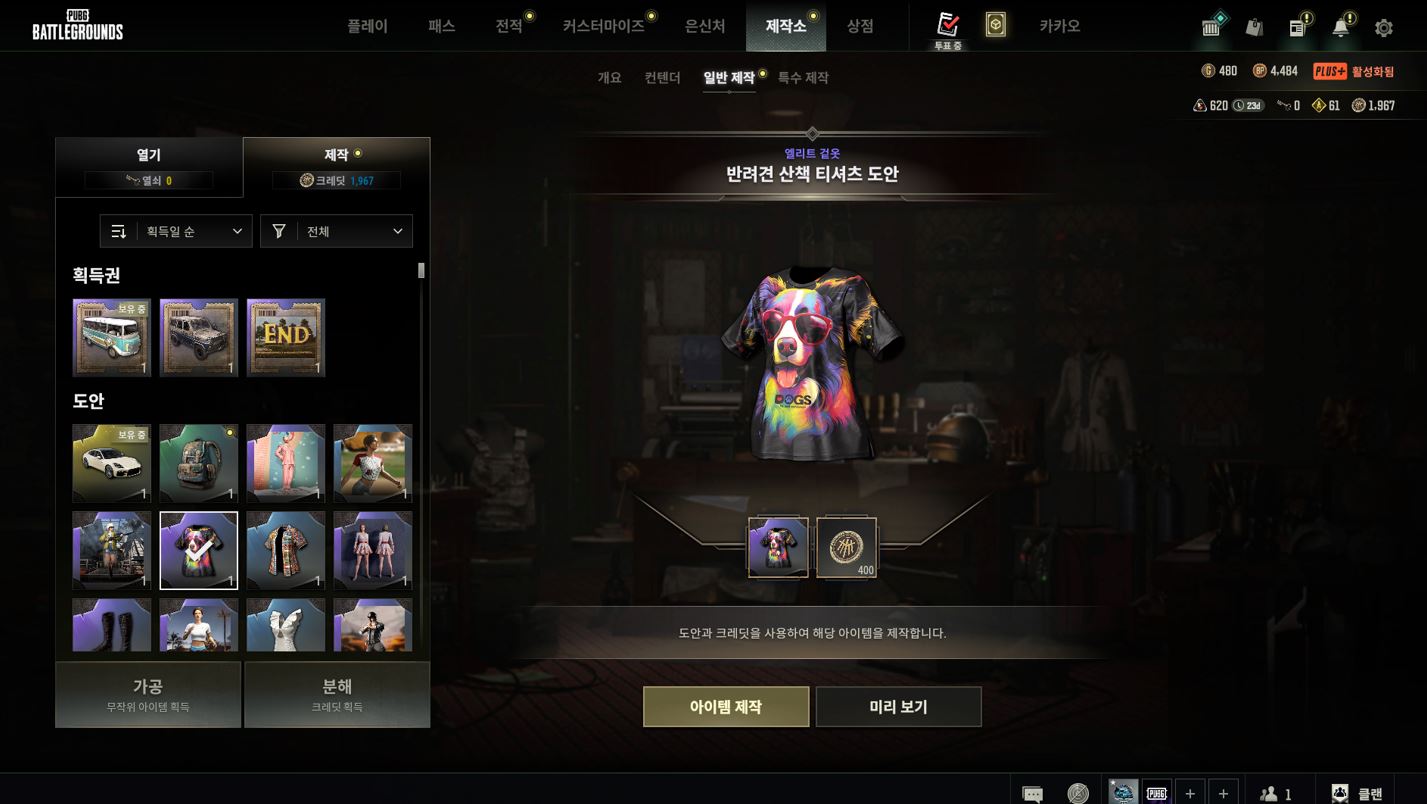Select the green backpack blueprint
1427x804 pixels.
199,463
